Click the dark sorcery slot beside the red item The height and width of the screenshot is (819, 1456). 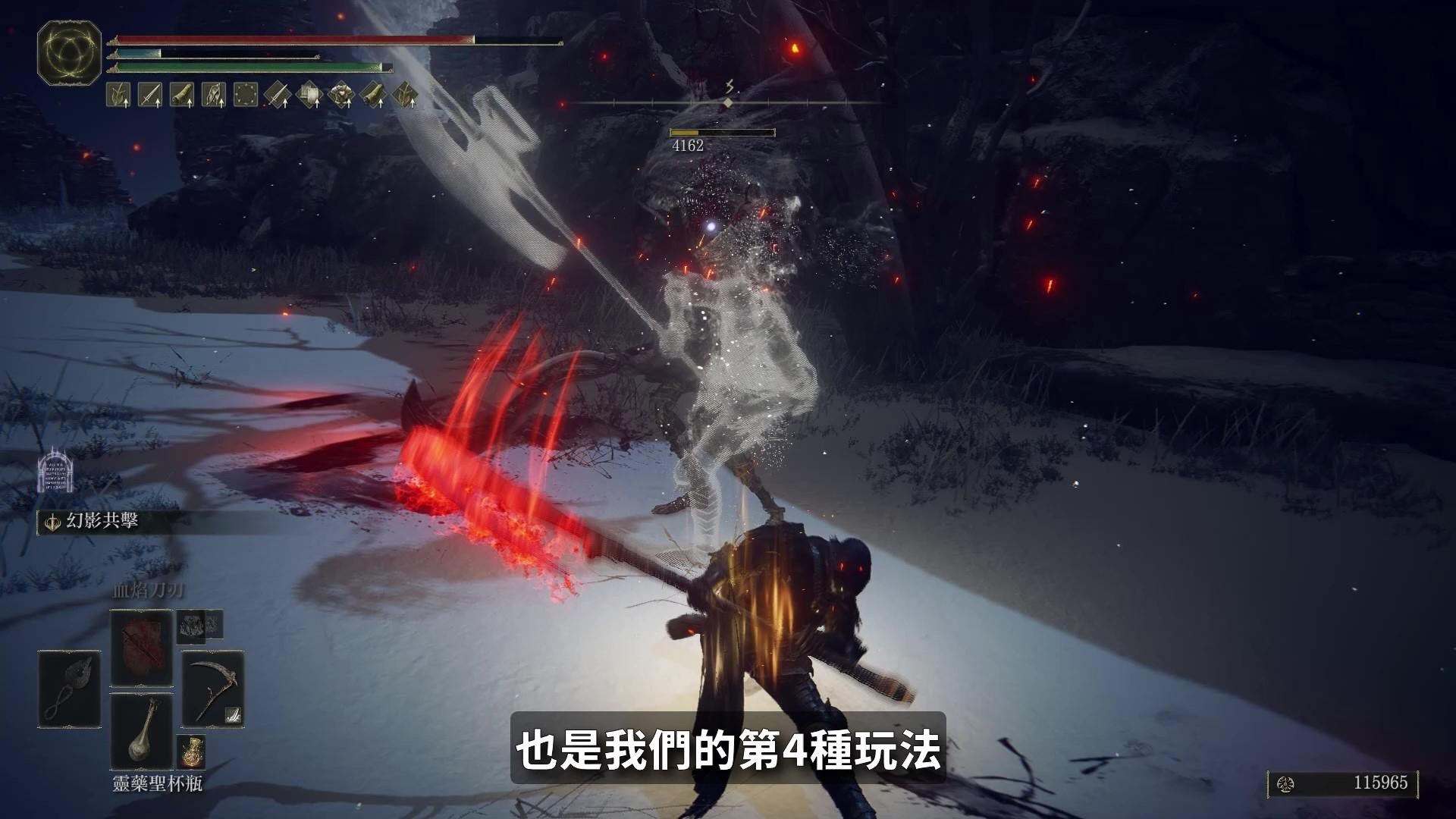[x=195, y=626]
